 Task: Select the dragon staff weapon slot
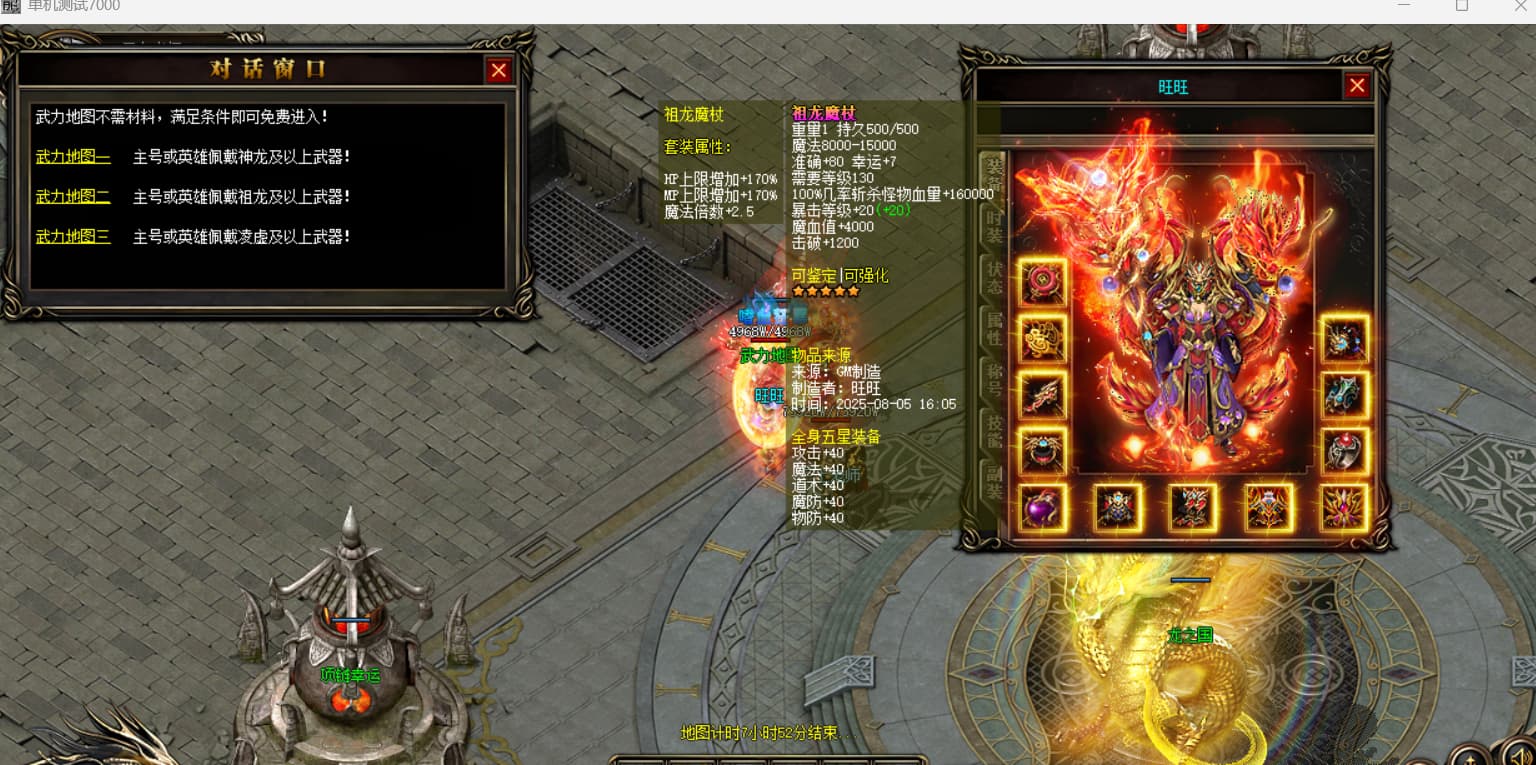click(1043, 395)
